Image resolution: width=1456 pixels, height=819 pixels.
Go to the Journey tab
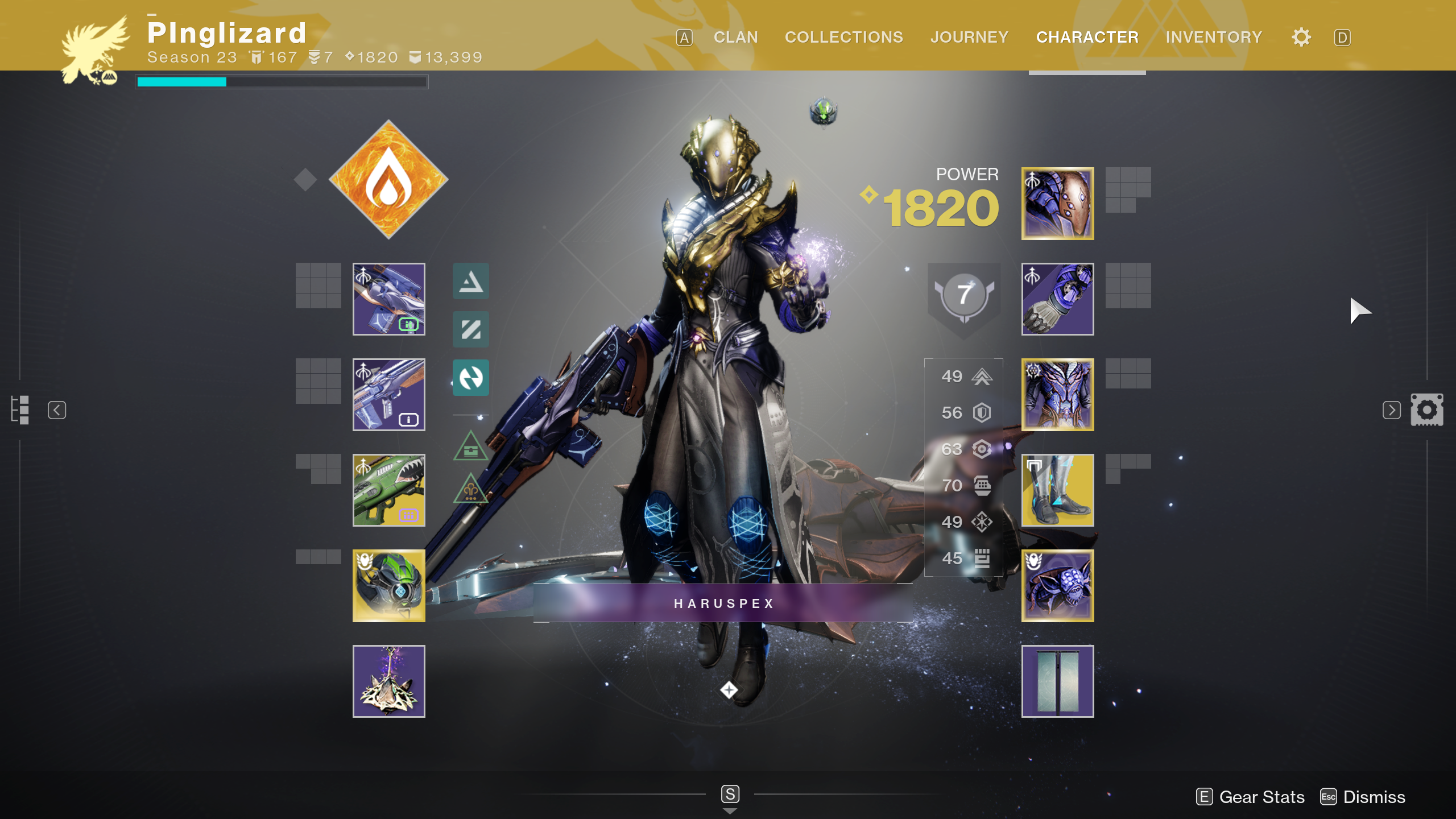969,38
